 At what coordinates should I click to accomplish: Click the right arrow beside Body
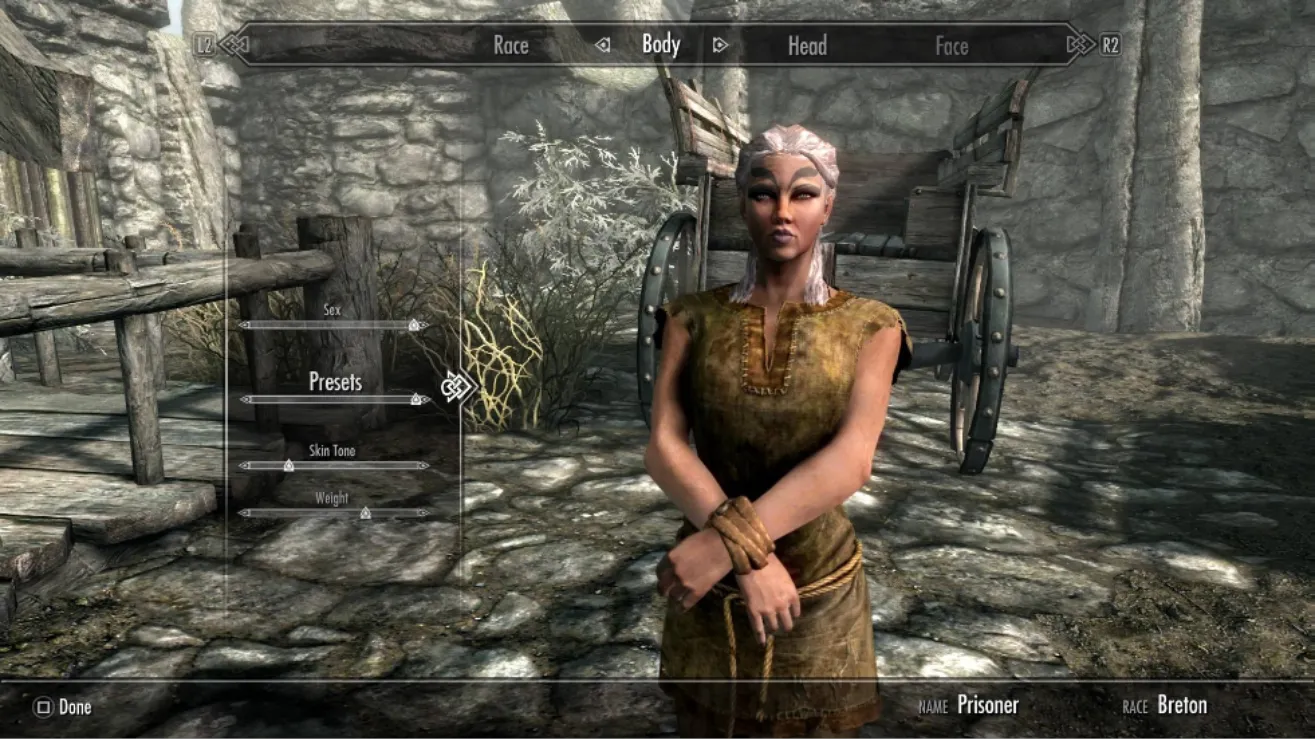(719, 45)
